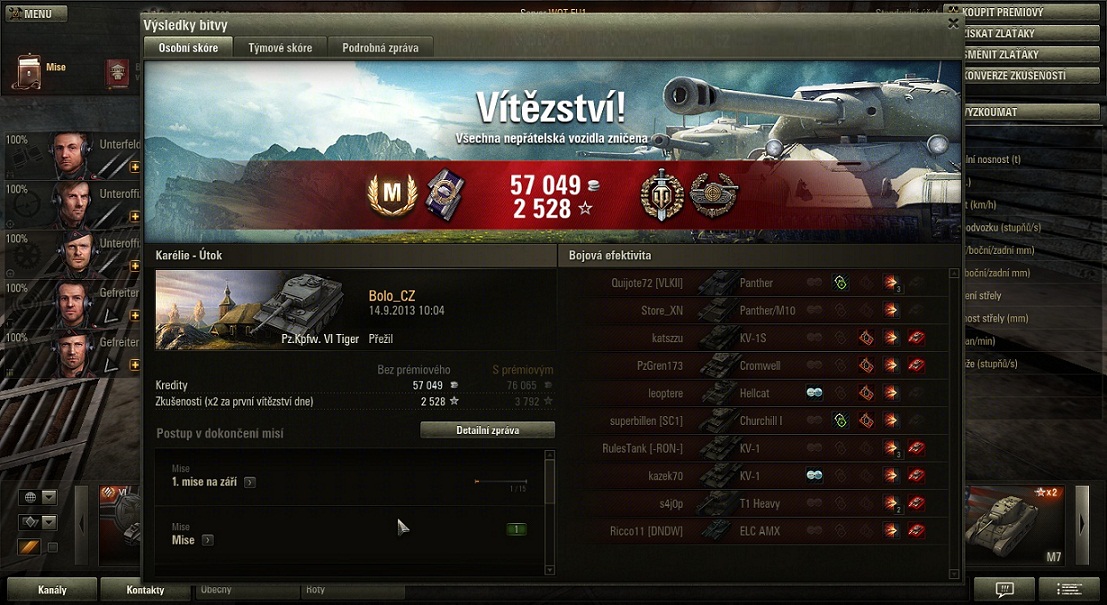Open the Kontakty contacts button
This screenshot has height=605, width=1107.
tap(145, 590)
